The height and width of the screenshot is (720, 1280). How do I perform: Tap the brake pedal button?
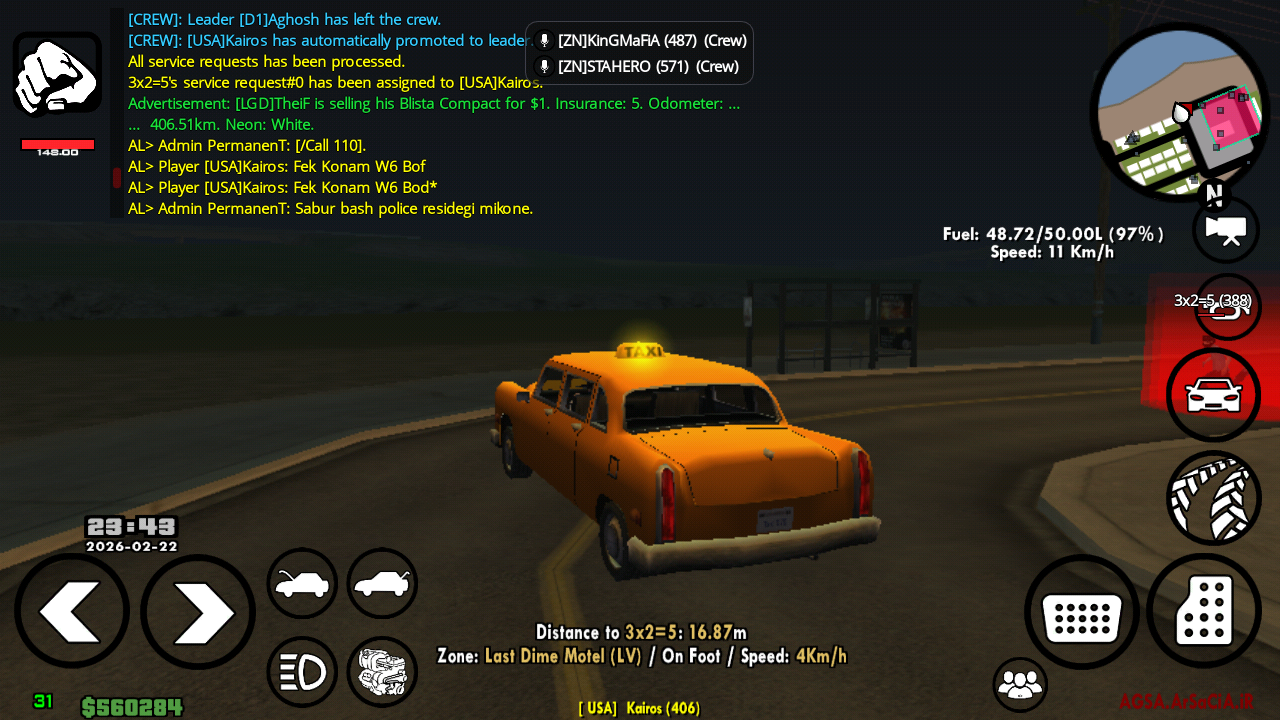(x=1082, y=613)
